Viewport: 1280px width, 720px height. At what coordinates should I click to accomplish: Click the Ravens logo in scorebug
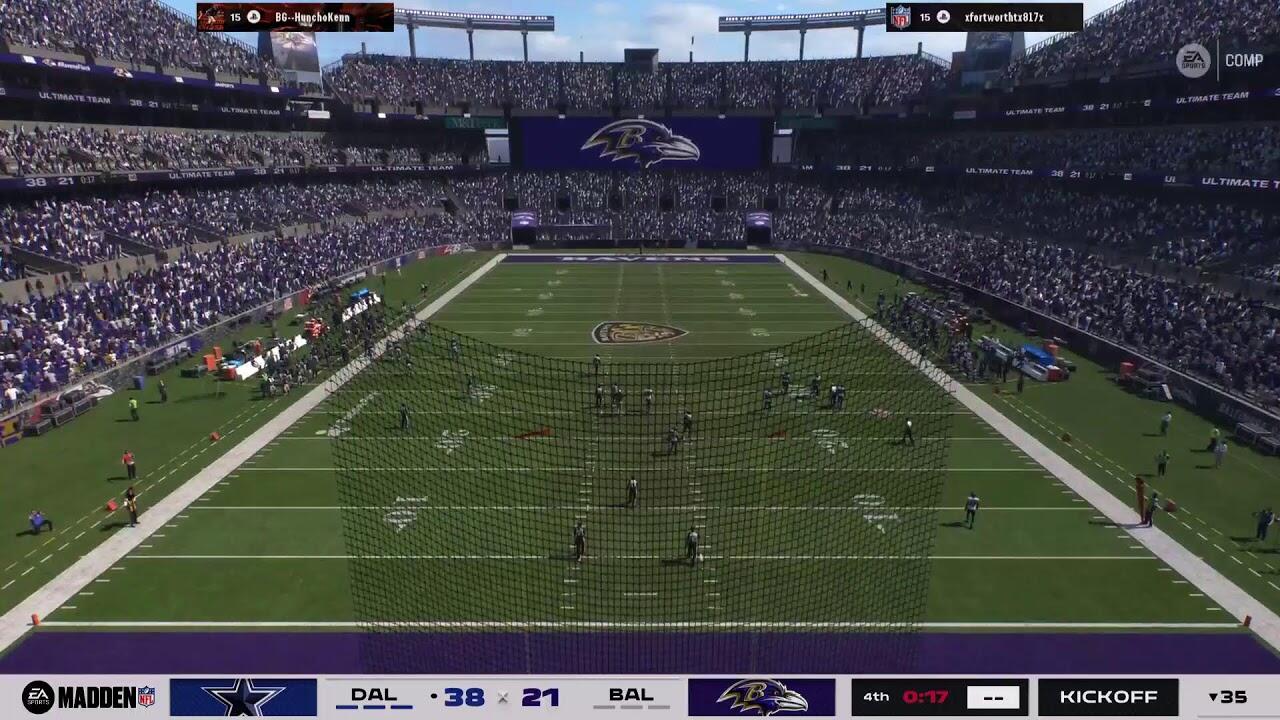click(x=761, y=697)
